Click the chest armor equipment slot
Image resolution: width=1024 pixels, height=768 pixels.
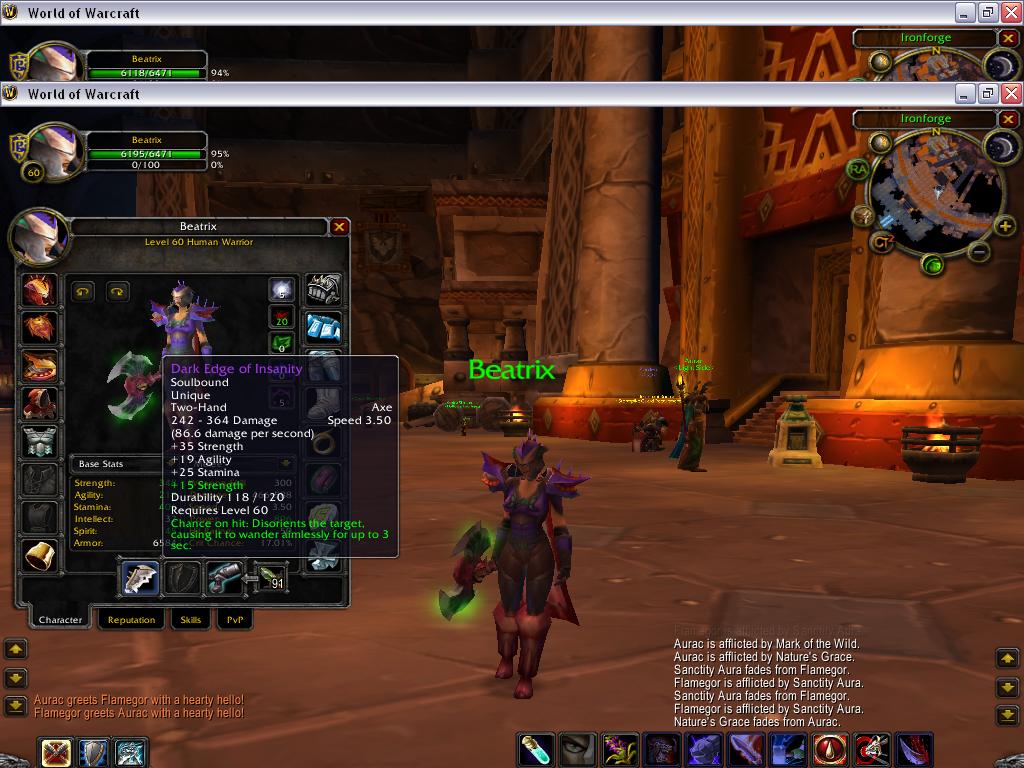click(40, 441)
